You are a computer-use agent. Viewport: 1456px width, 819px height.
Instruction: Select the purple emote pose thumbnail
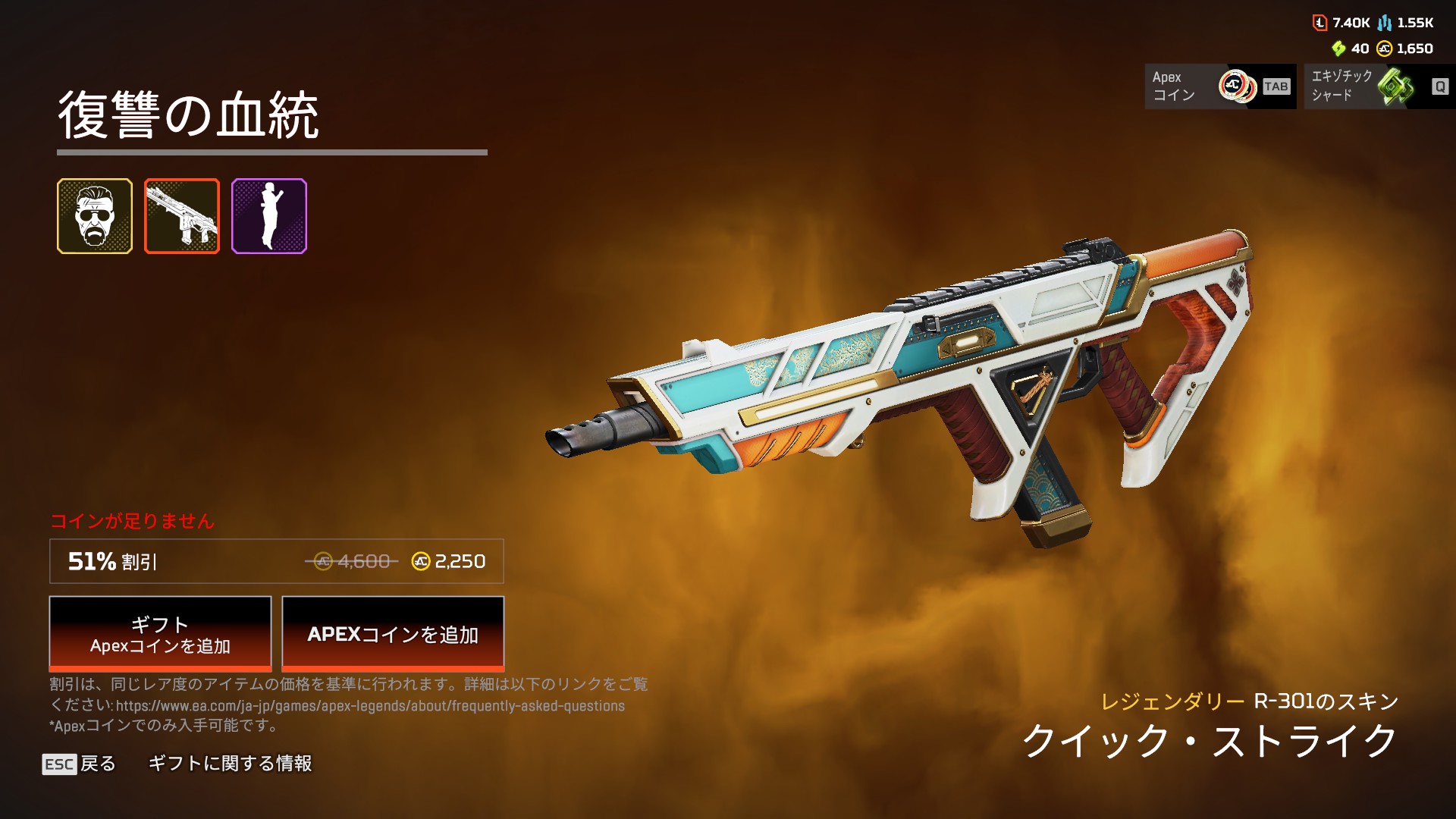click(269, 216)
